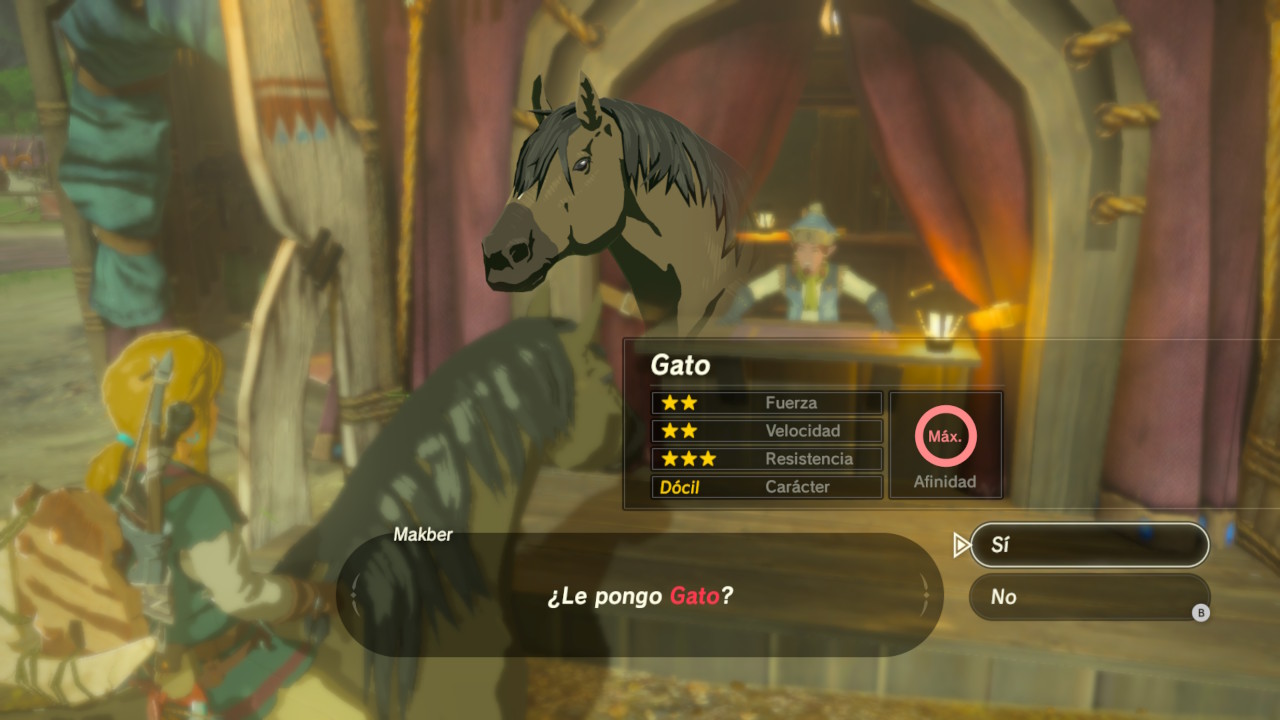Choose the "Sí" dialogue option
The height and width of the screenshot is (720, 1280).
[1089, 545]
